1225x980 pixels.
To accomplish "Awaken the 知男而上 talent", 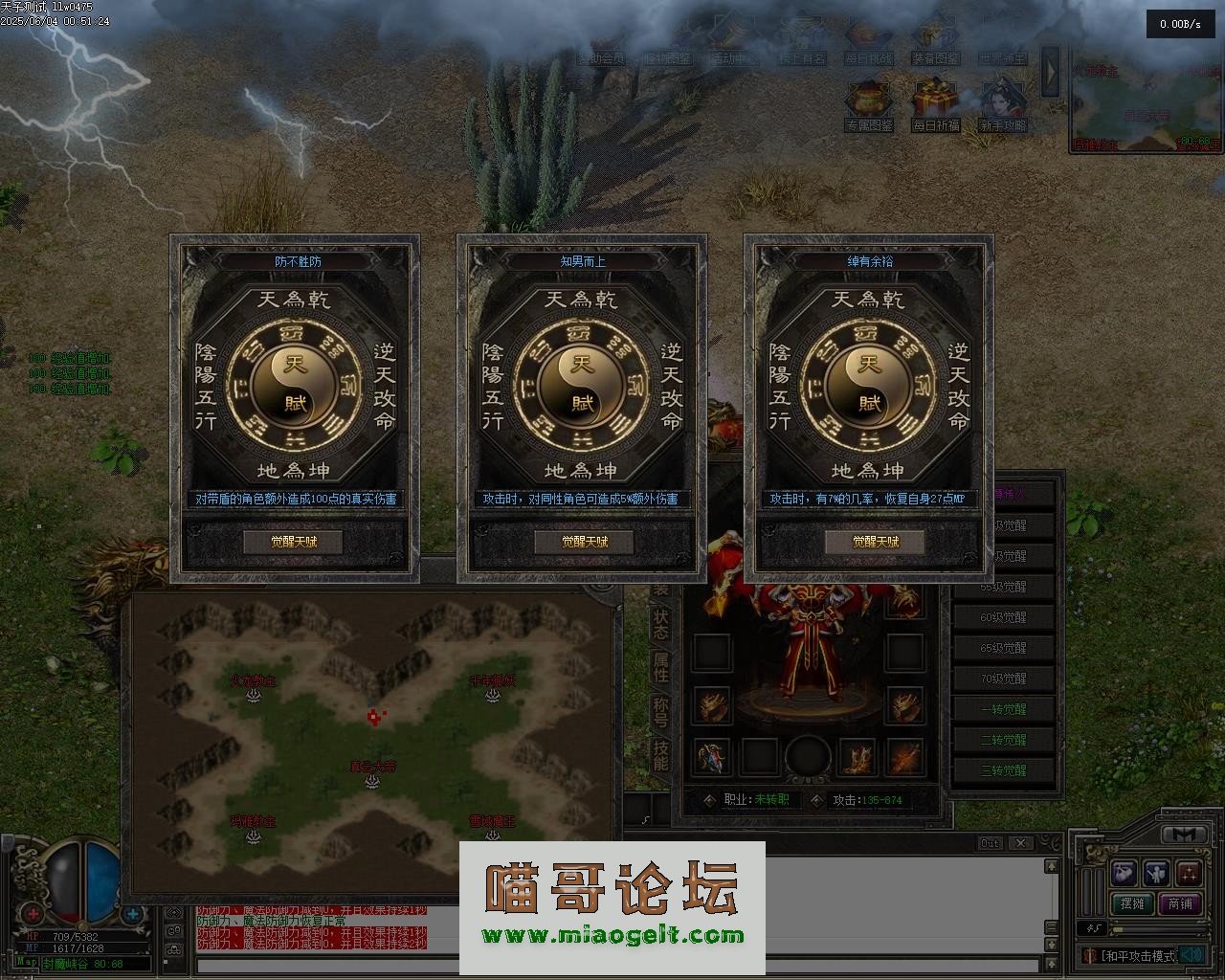I will [x=584, y=542].
